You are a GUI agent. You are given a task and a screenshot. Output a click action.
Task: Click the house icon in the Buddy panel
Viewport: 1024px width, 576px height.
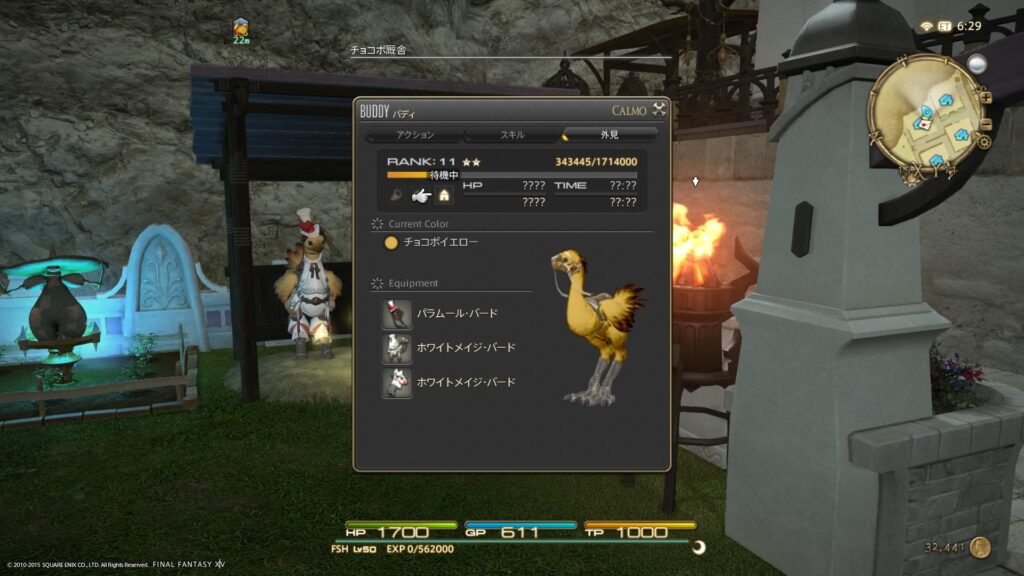[x=444, y=196]
